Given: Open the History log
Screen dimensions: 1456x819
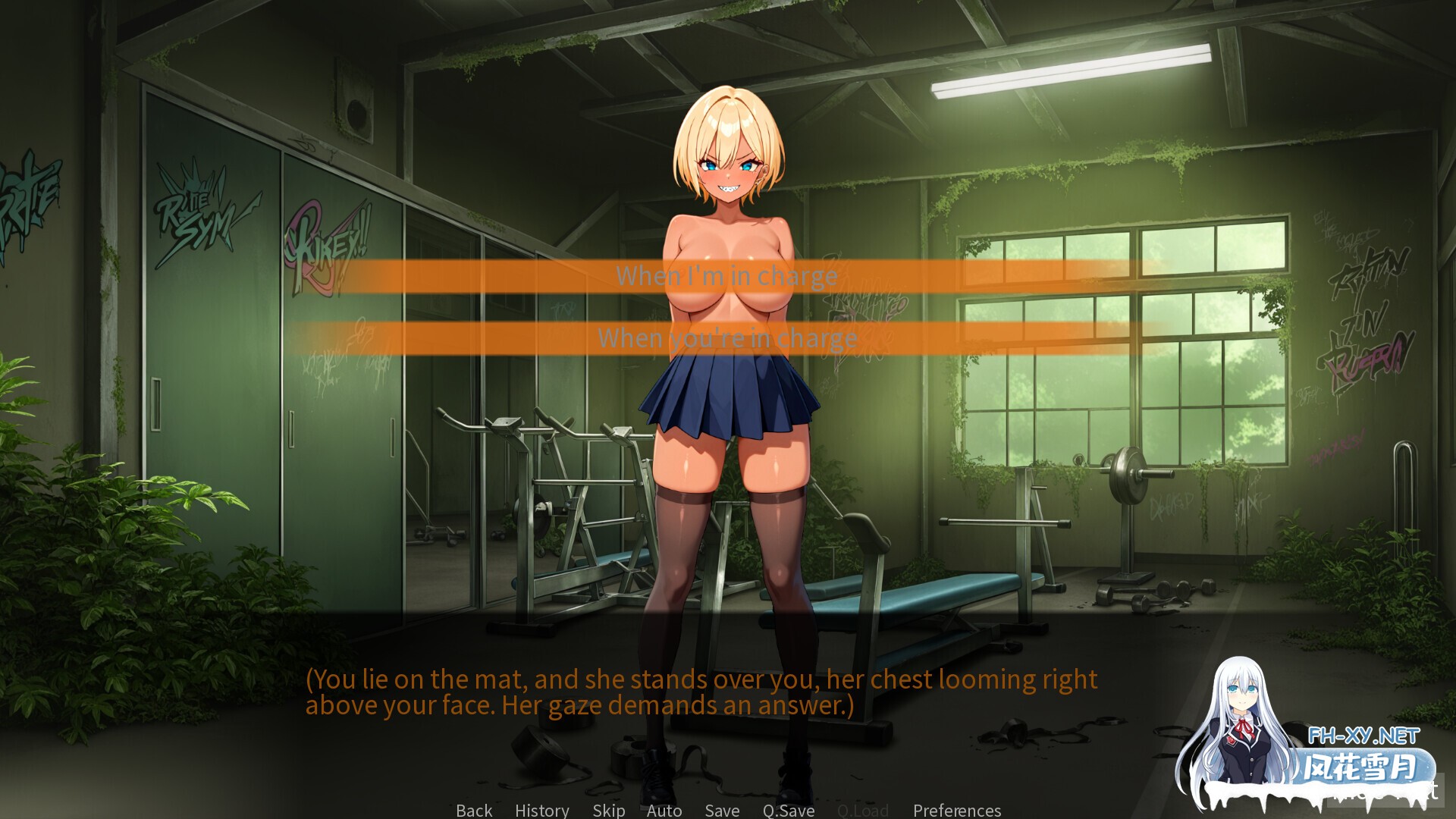Looking at the screenshot, I should pos(541,810).
